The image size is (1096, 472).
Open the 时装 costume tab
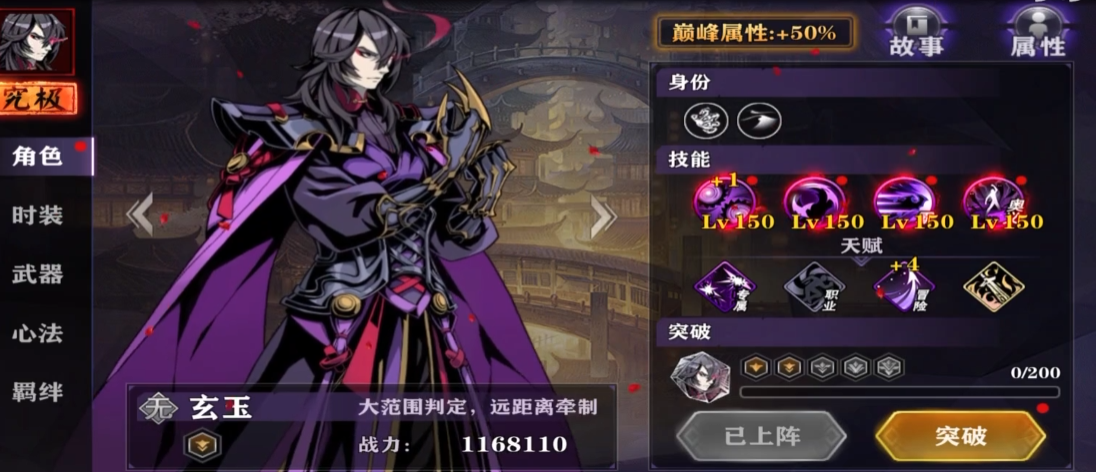point(38,215)
